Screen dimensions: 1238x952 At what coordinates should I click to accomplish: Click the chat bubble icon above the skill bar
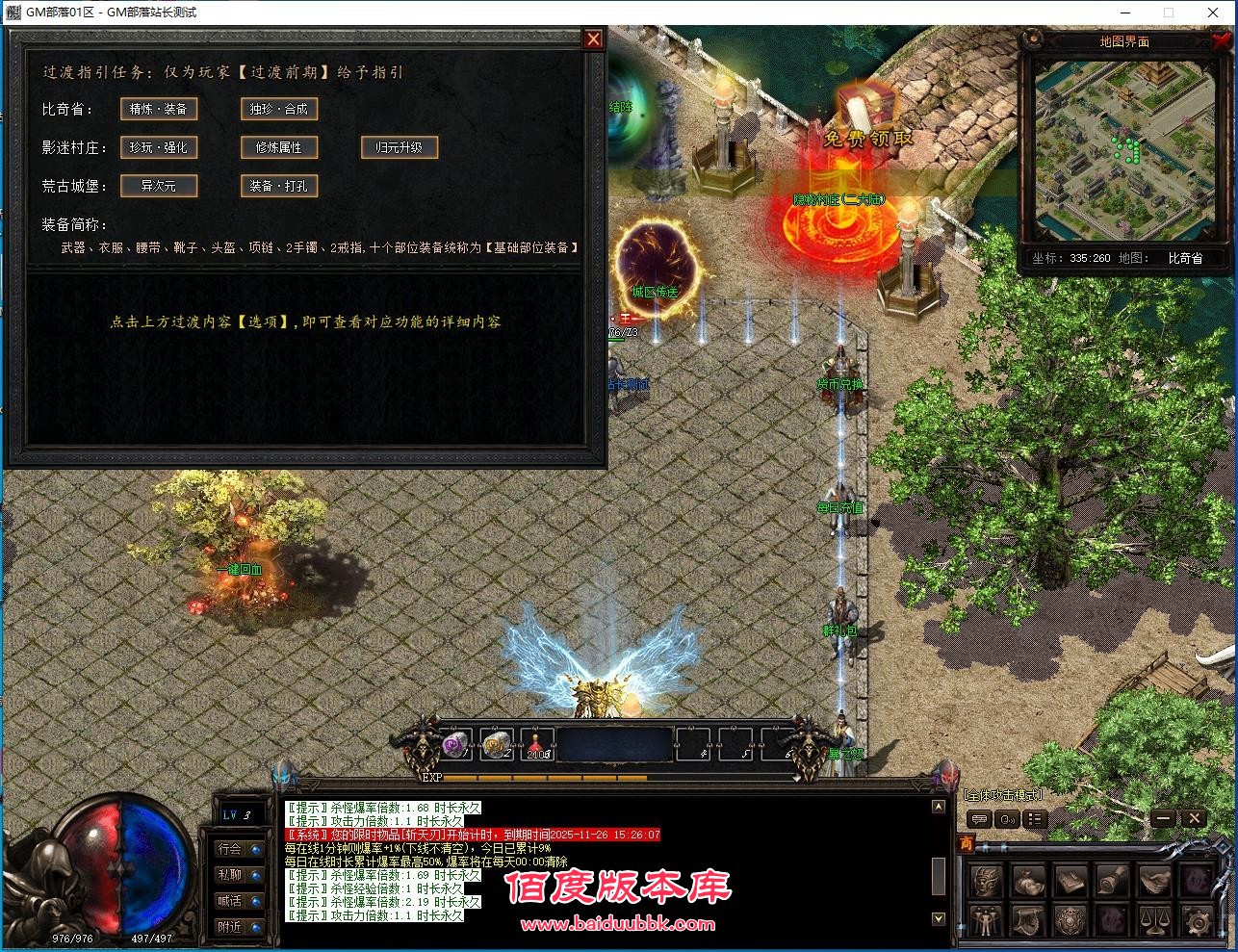pyautogui.click(x=980, y=819)
